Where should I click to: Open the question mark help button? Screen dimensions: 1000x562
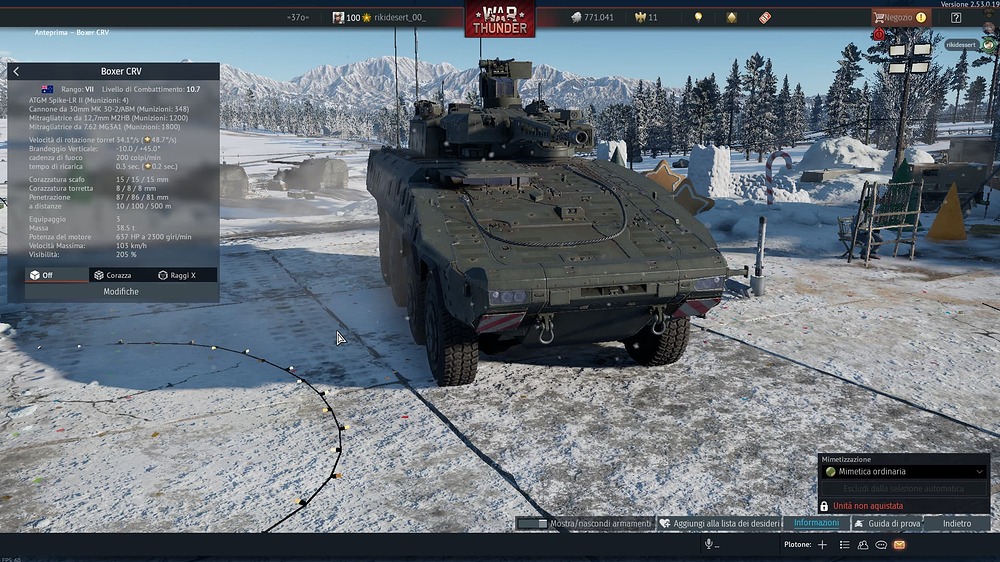click(x=956, y=17)
